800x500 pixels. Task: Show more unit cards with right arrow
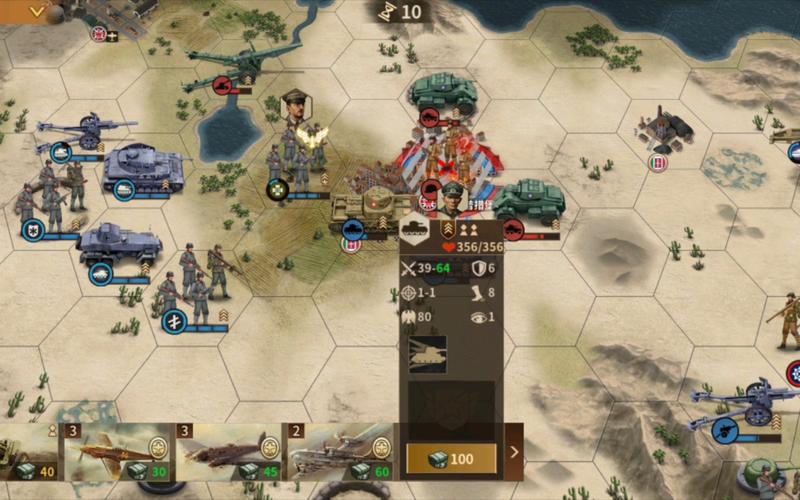515,452
